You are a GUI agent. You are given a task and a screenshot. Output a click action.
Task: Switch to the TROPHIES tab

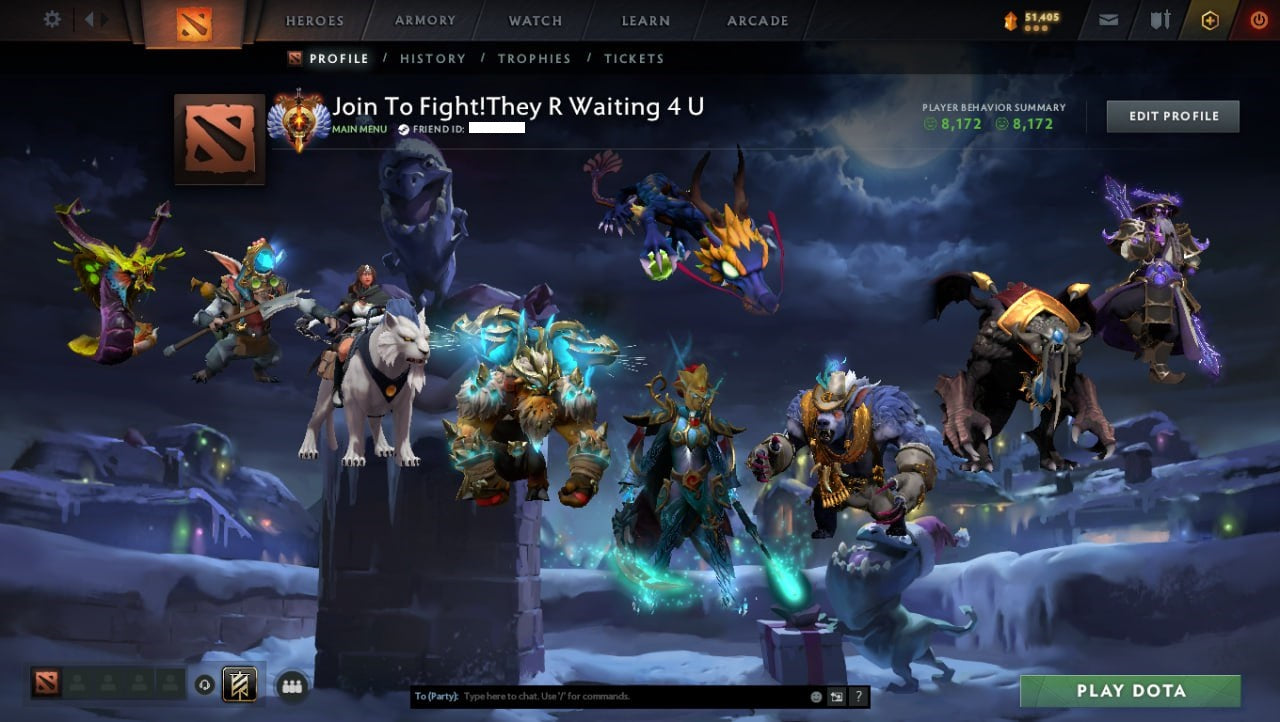(x=533, y=58)
